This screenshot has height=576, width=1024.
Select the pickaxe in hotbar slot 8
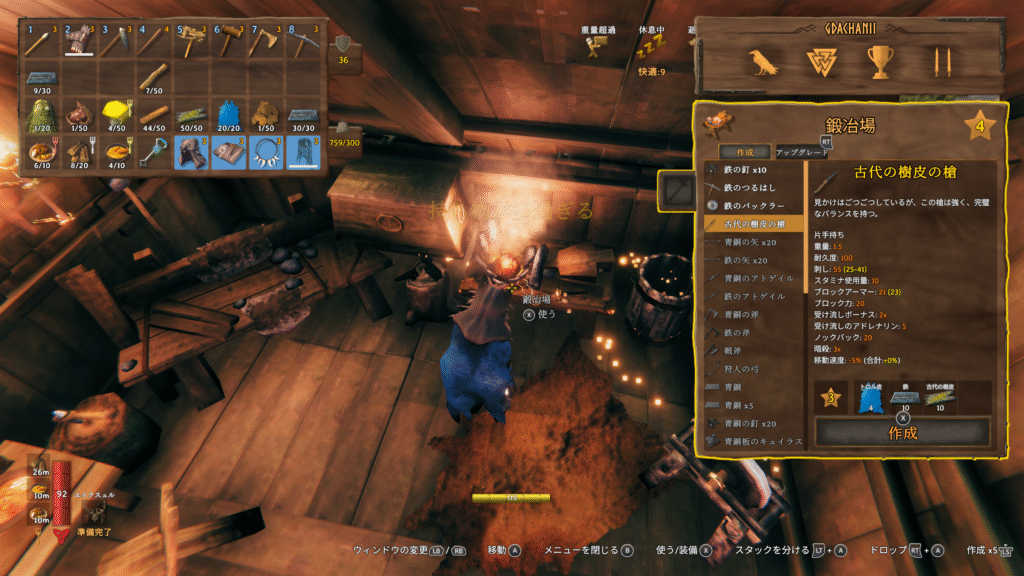coord(303,42)
